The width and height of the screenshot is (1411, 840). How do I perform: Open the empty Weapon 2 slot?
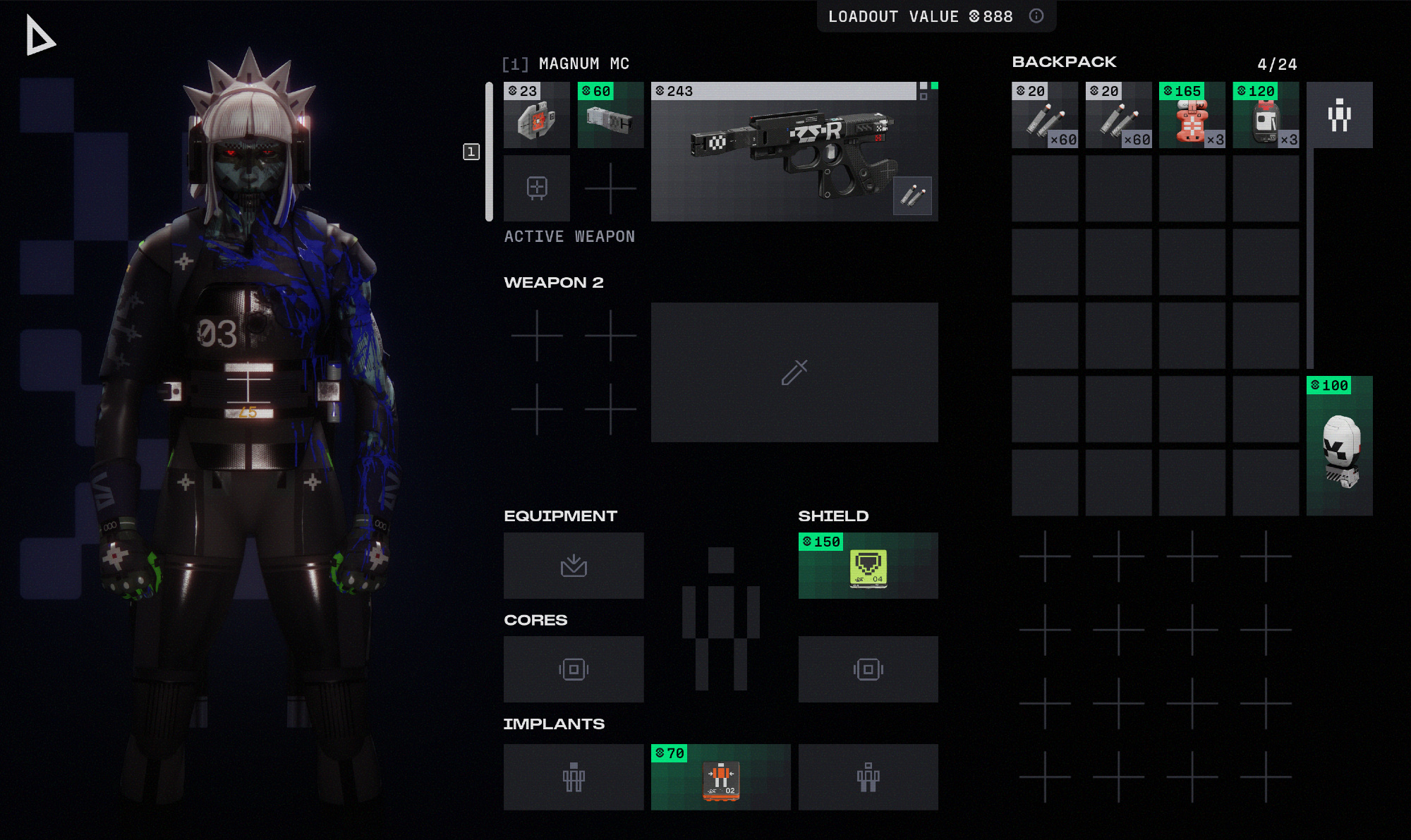point(794,372)
